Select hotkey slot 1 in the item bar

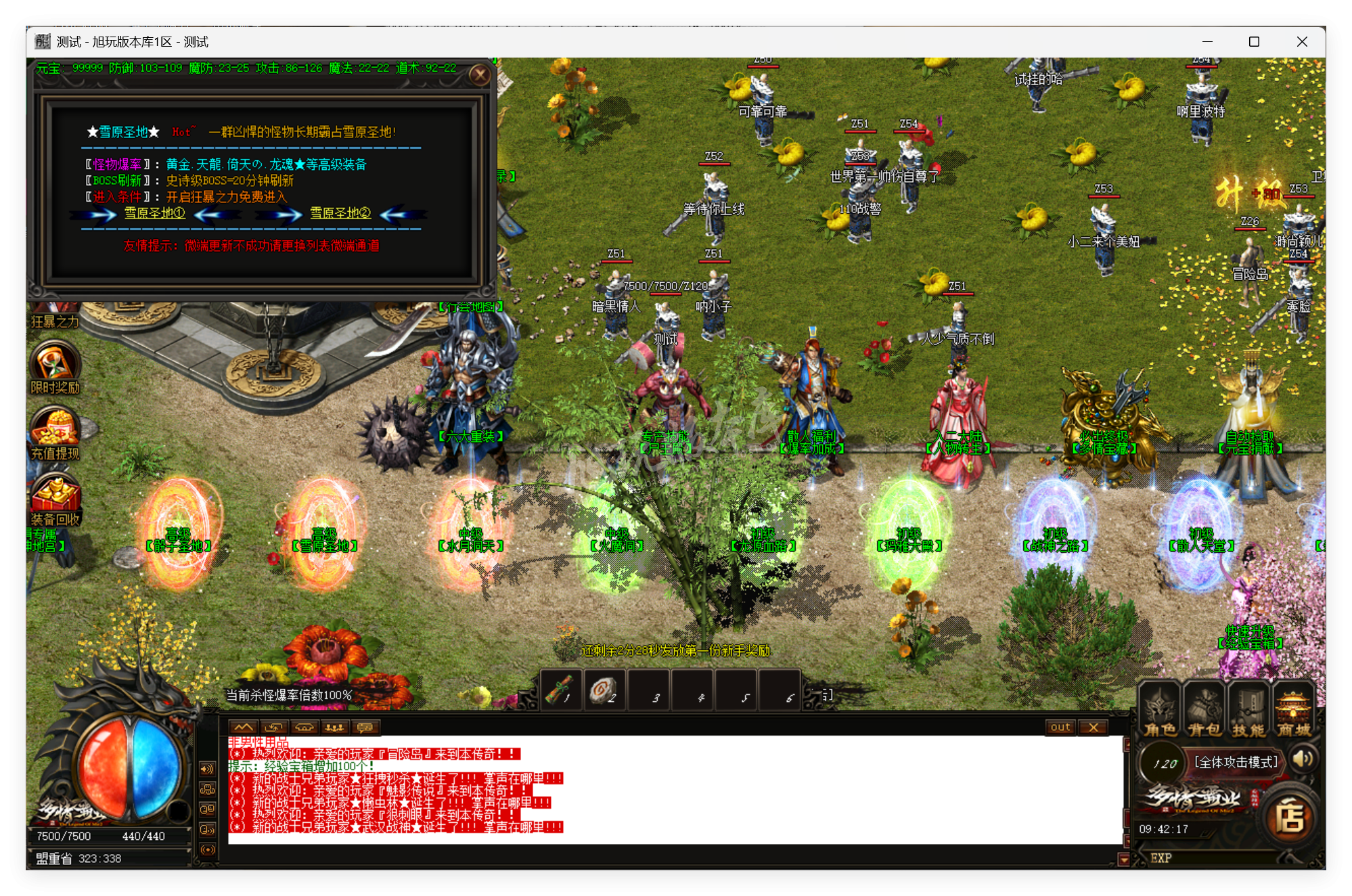click(561, 691)
